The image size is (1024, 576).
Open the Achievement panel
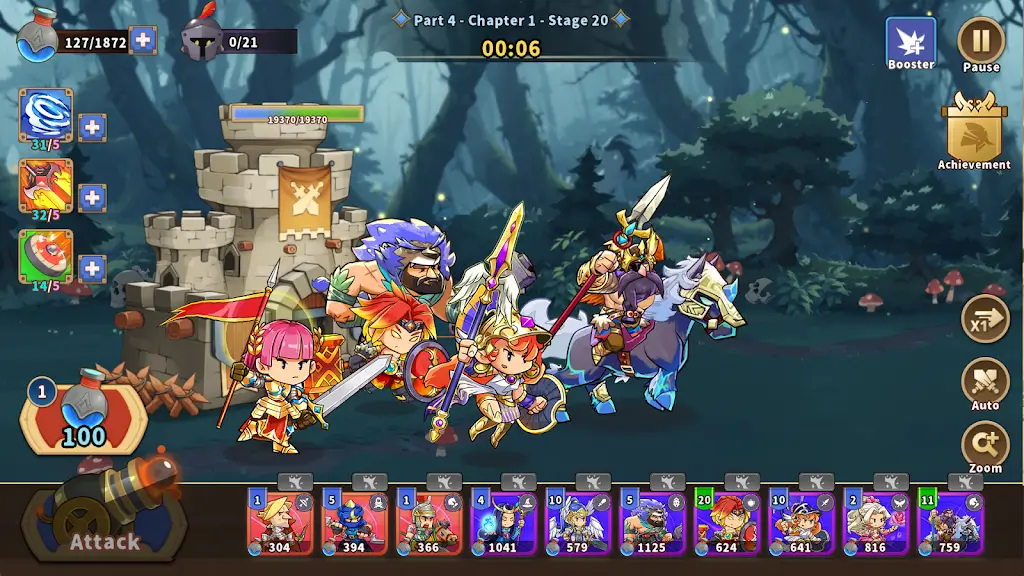(974, 130)
